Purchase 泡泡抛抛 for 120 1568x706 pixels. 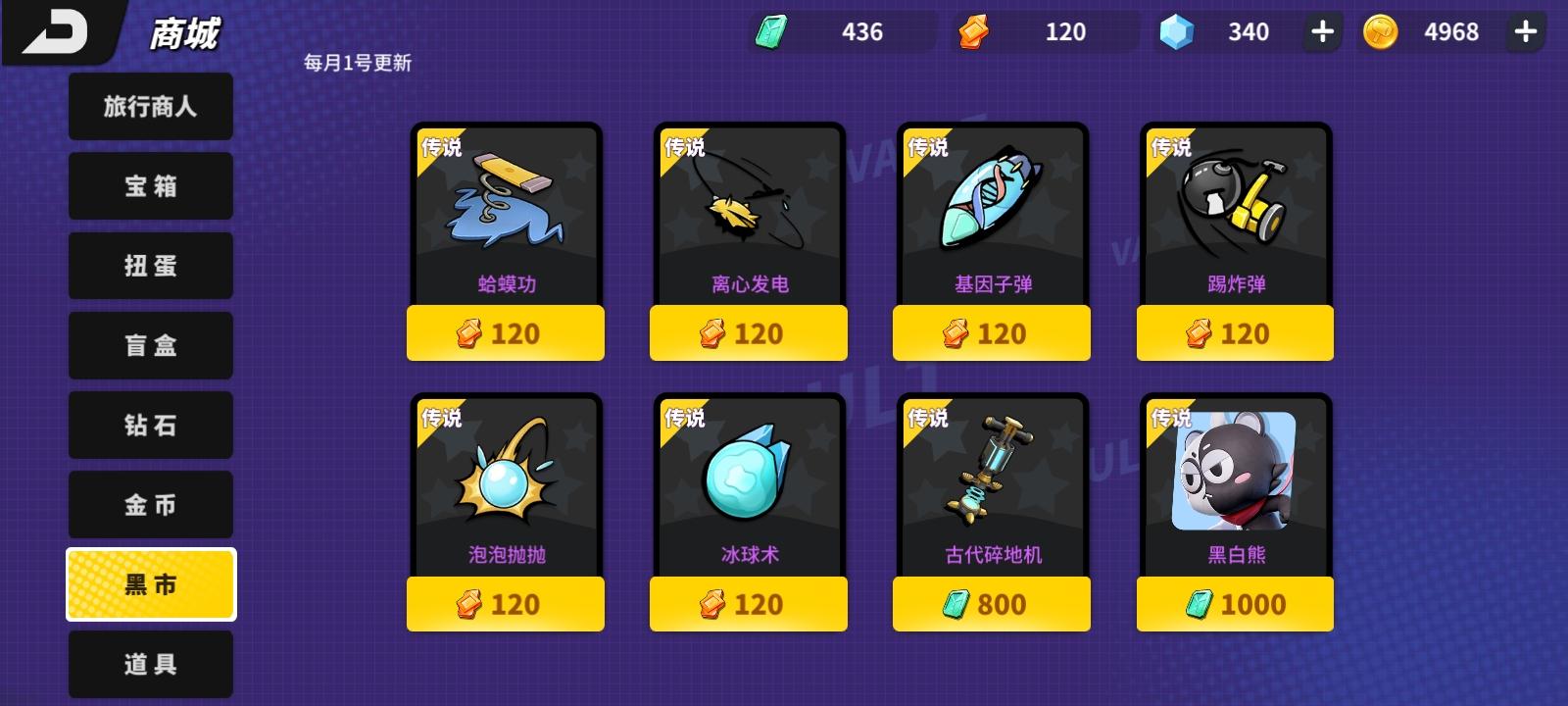click(x=506, y=603)
